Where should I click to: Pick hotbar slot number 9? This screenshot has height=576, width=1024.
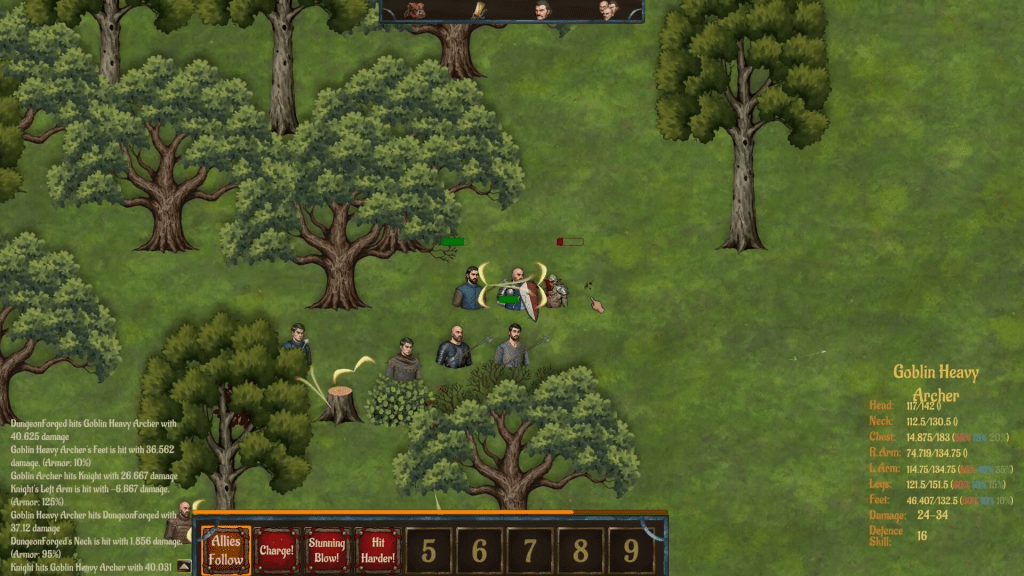[x=631, y=550]
